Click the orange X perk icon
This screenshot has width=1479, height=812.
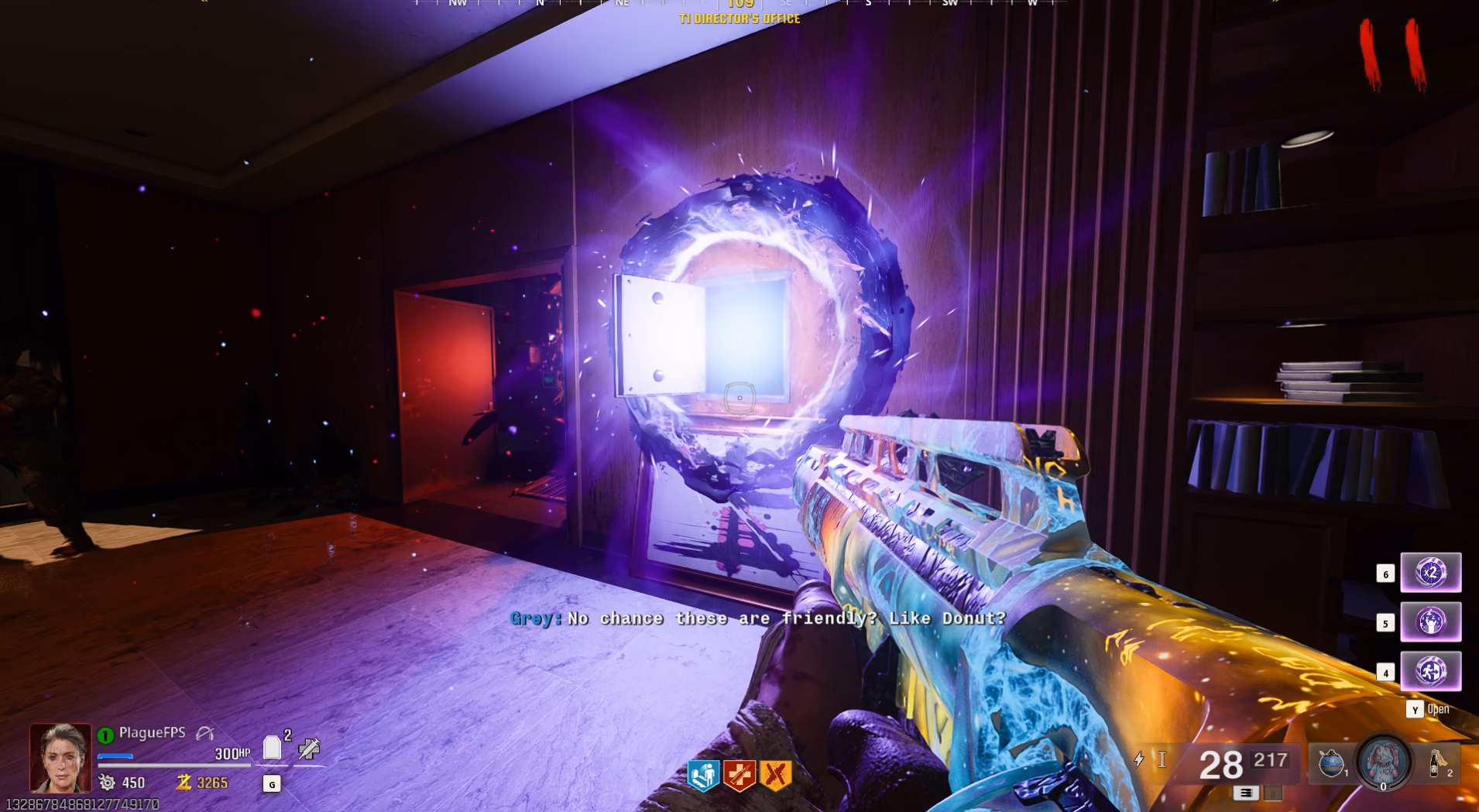pos(775,775)
